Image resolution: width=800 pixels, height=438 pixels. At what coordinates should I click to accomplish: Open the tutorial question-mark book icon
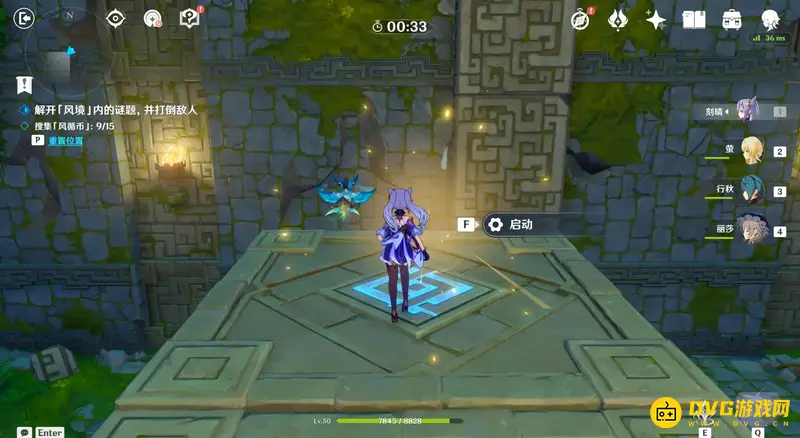pyautogui.click(x=189, y=18)
